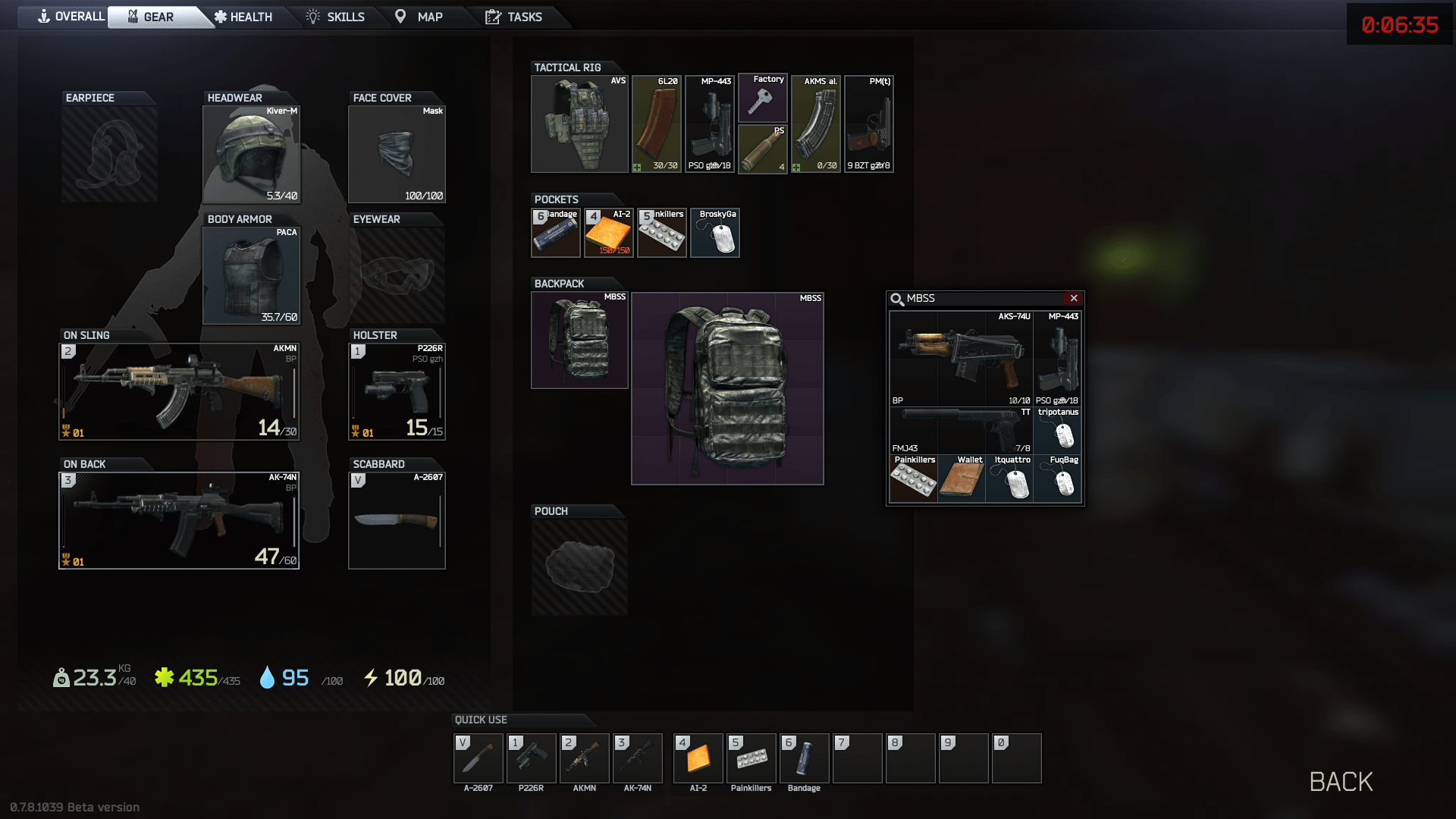Select the MBSS backpack thumbnail

[579, 339]
